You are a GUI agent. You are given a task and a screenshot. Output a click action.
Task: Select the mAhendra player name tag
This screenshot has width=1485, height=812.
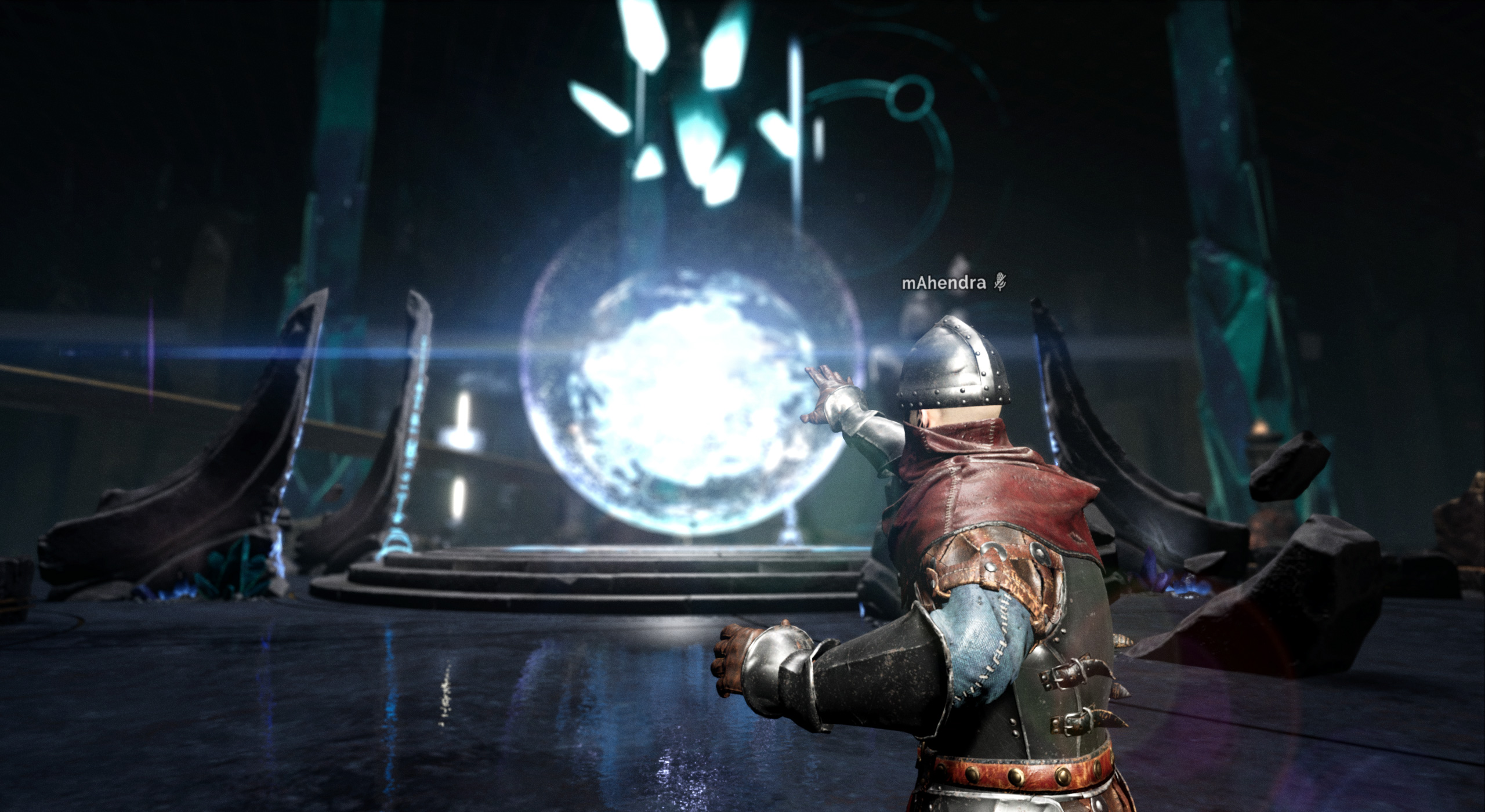pos(946,282)
